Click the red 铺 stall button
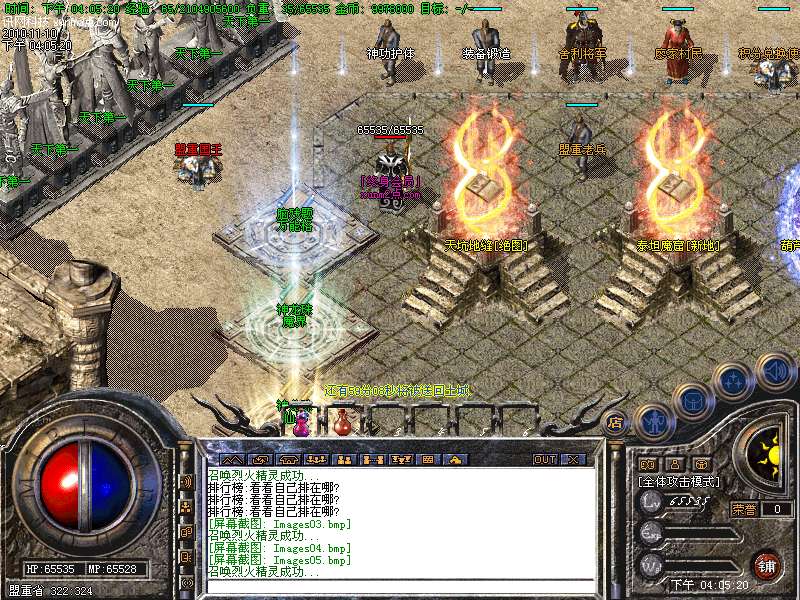Viewport: 800px width, 600px height. click(x=766, y=565)
